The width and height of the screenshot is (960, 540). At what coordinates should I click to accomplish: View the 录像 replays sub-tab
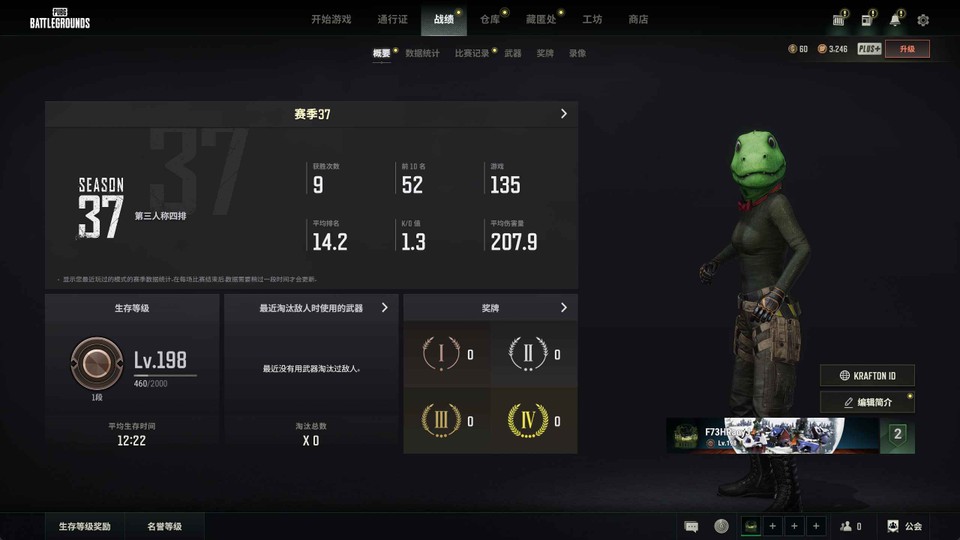point(577,53)
